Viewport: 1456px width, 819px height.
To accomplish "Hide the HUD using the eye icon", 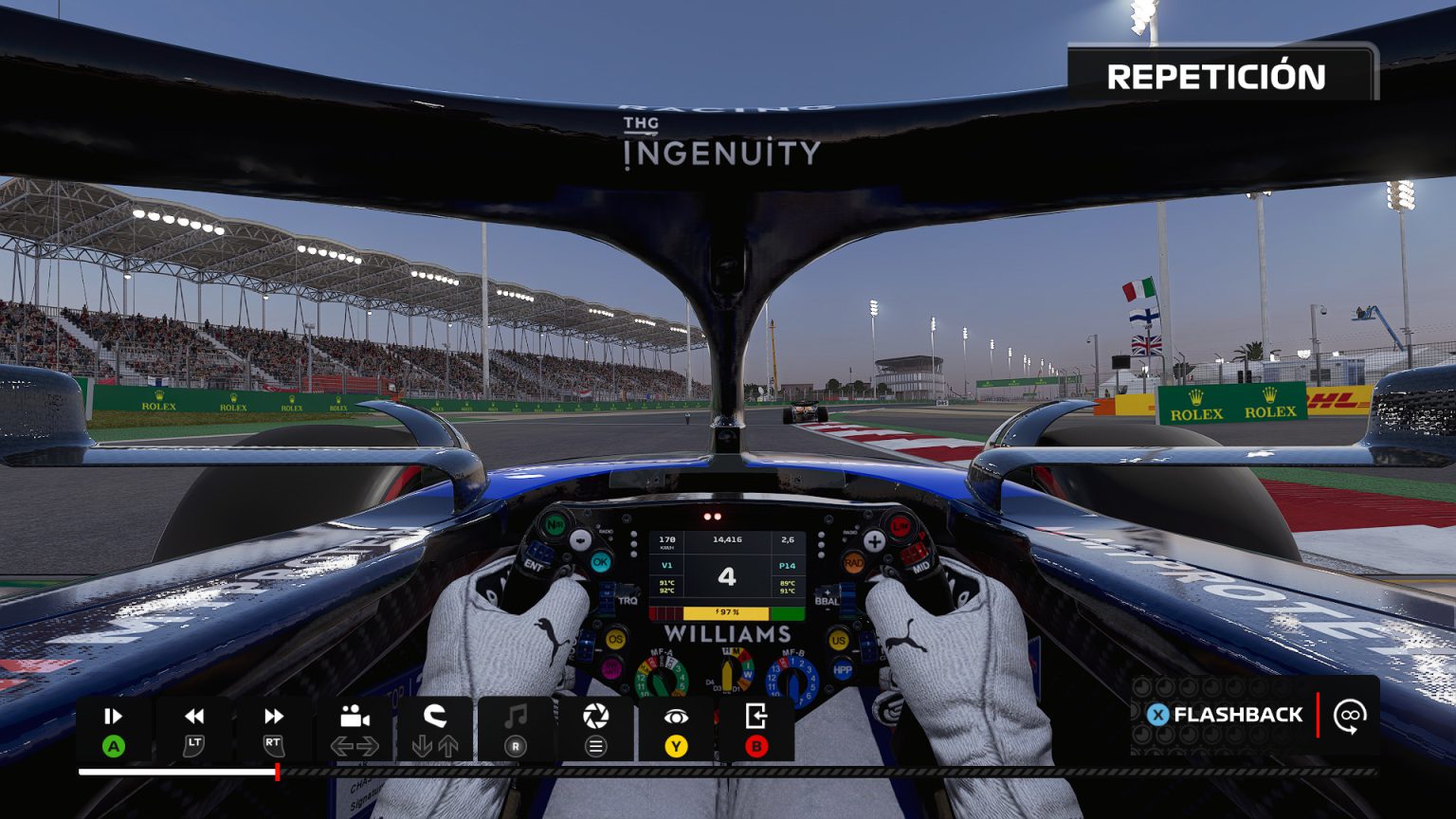I will [675, 717].
